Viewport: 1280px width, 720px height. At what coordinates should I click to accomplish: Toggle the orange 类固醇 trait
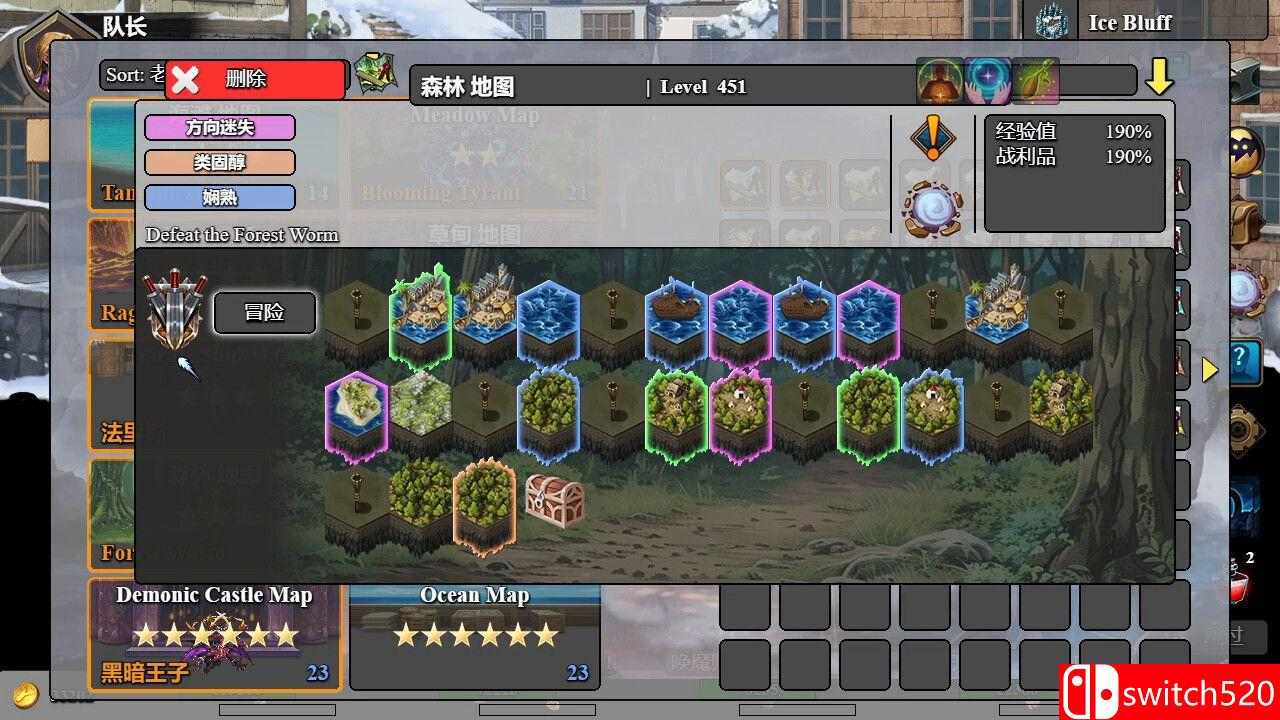[x=219, y=163]
